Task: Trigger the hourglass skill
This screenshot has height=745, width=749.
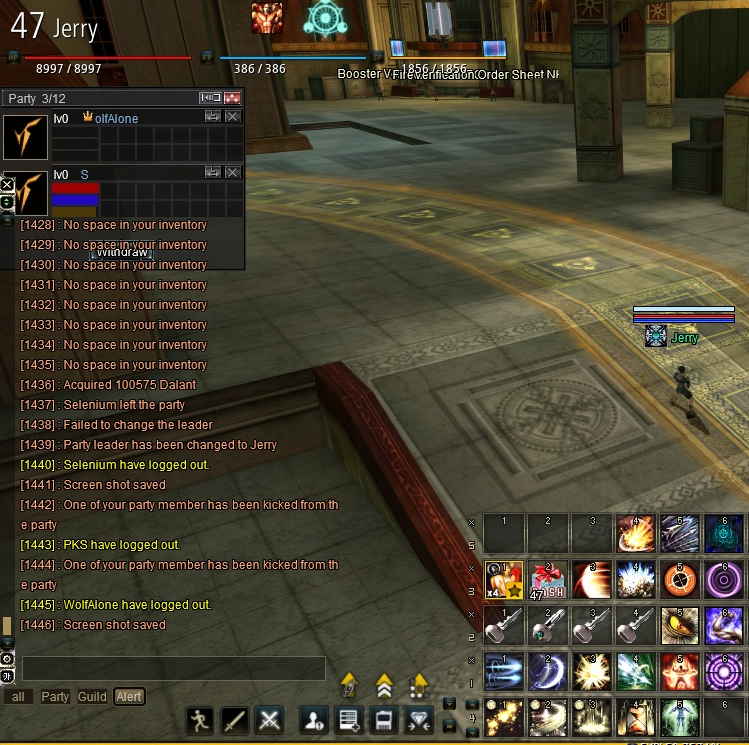Action: (635, 718)
